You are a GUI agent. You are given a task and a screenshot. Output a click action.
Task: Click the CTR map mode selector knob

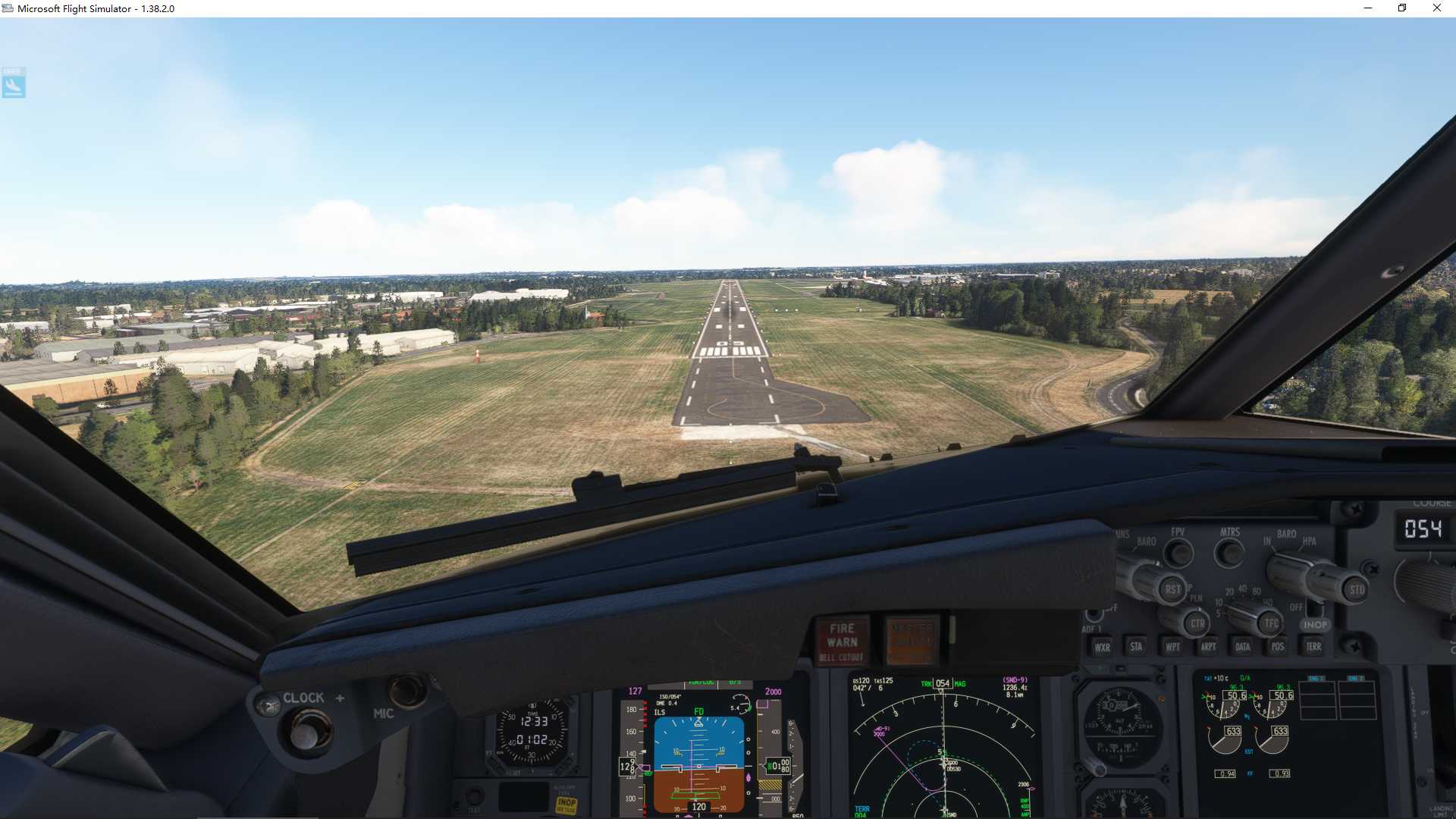click(x=1198, y=623)
